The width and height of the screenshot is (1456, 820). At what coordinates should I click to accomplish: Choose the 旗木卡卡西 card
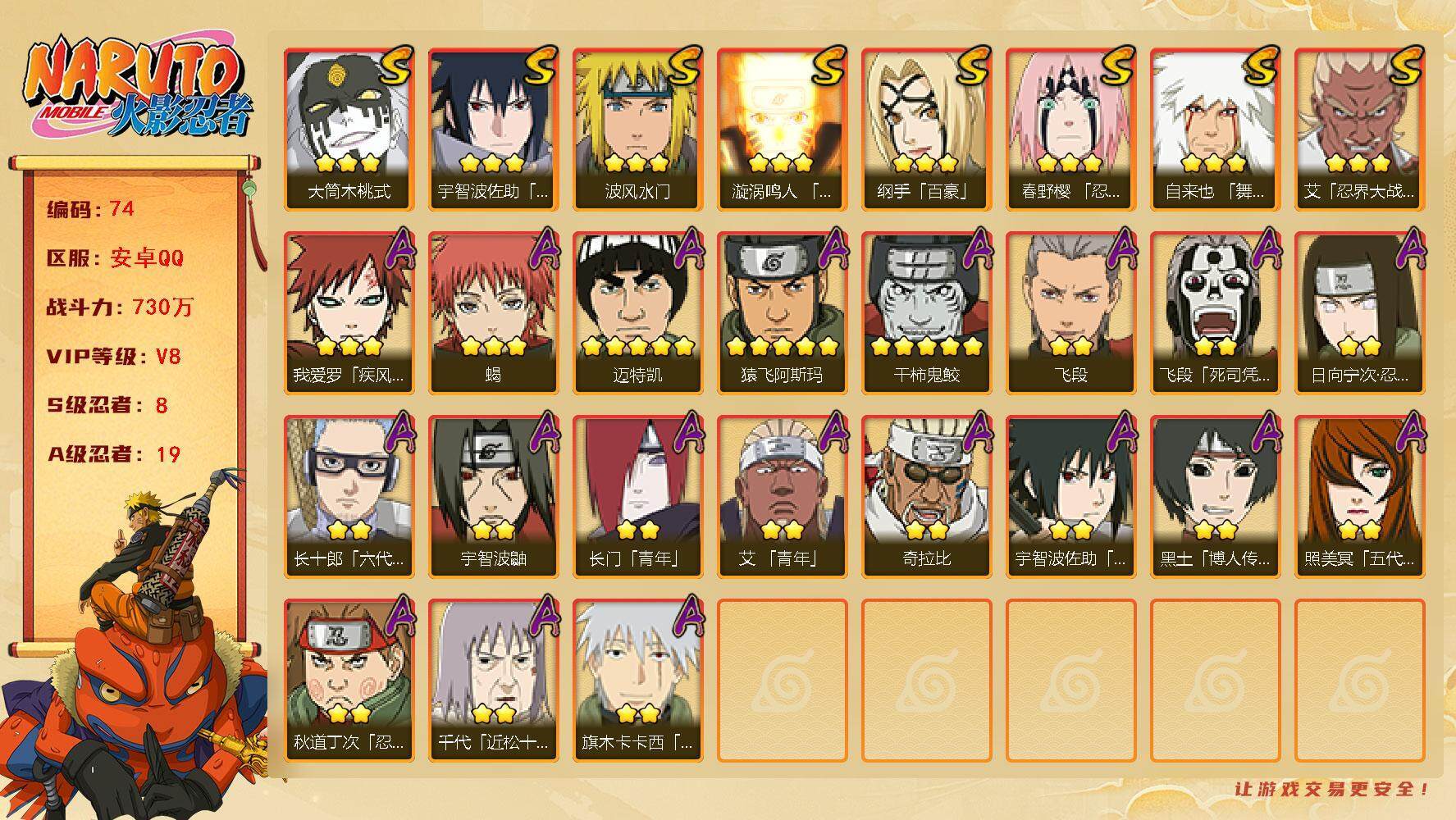pyautogui.click(x=637, y=680)
